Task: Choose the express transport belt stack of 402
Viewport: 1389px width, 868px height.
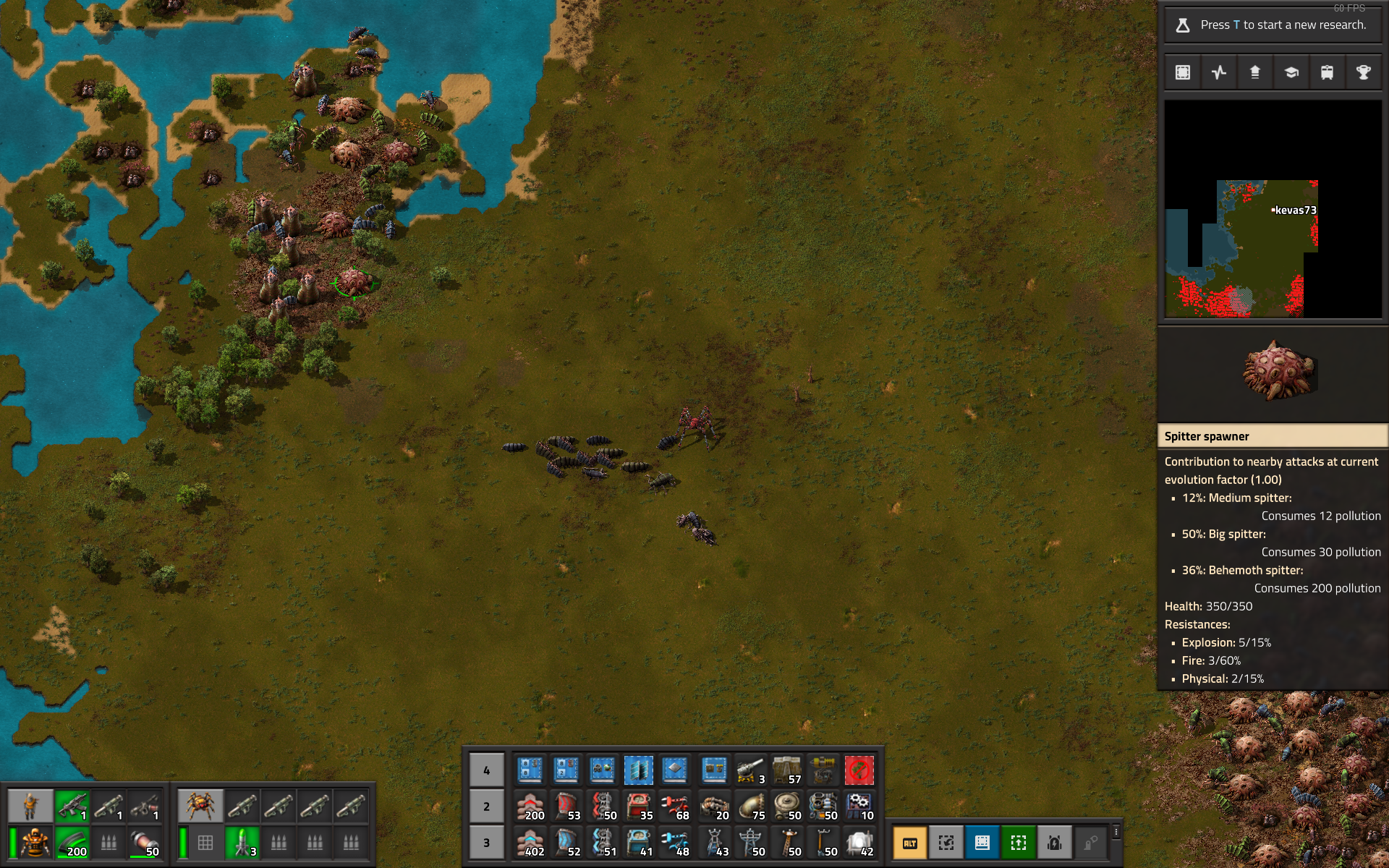Action: (530, 842)
